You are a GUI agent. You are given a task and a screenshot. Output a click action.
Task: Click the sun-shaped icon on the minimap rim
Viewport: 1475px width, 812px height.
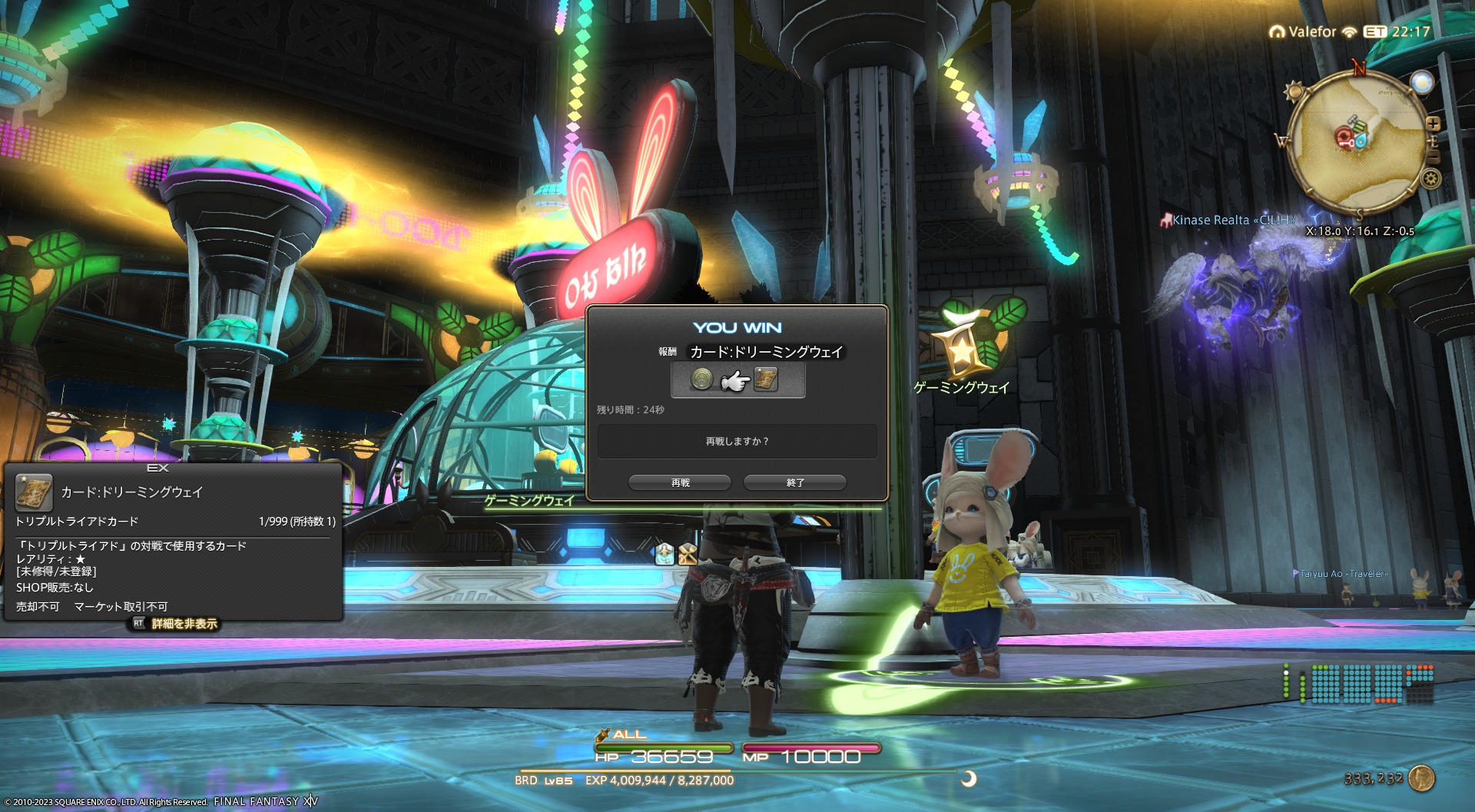click(1294, 92)
